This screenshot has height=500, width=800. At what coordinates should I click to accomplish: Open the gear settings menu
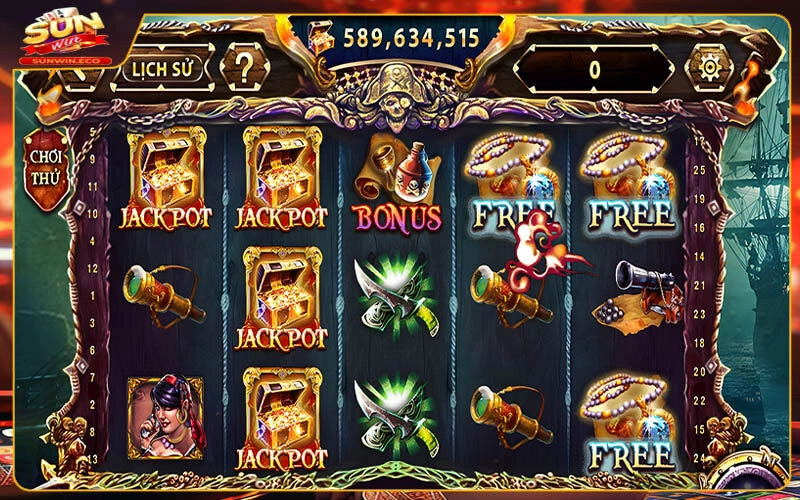point(710,67)
